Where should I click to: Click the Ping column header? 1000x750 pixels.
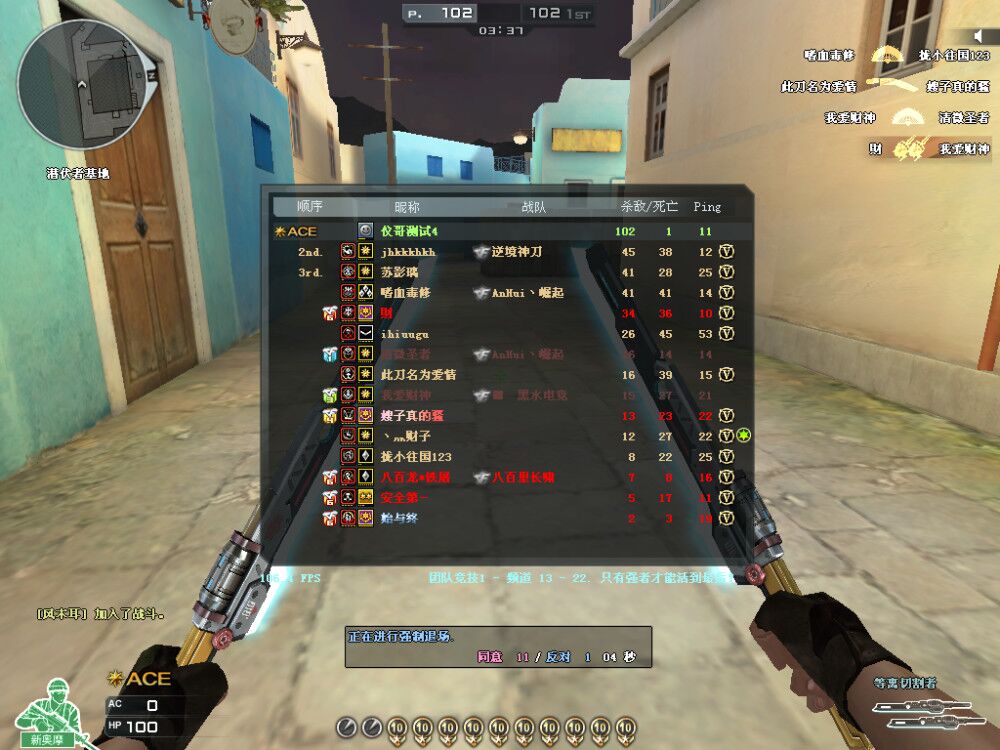click(706, 207)
